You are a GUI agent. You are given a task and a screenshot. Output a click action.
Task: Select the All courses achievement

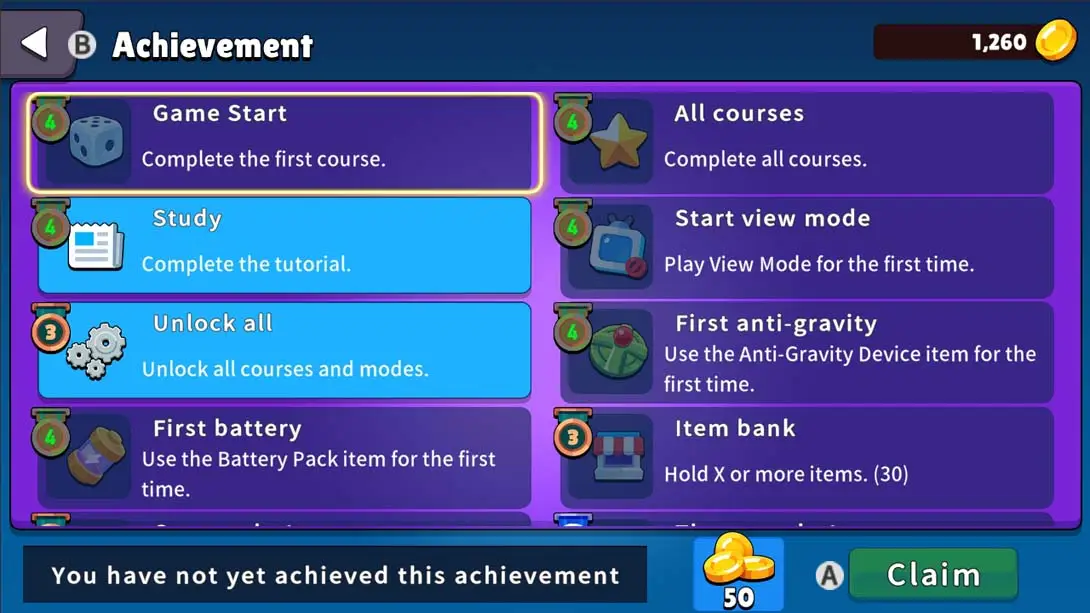click(806, 142)
